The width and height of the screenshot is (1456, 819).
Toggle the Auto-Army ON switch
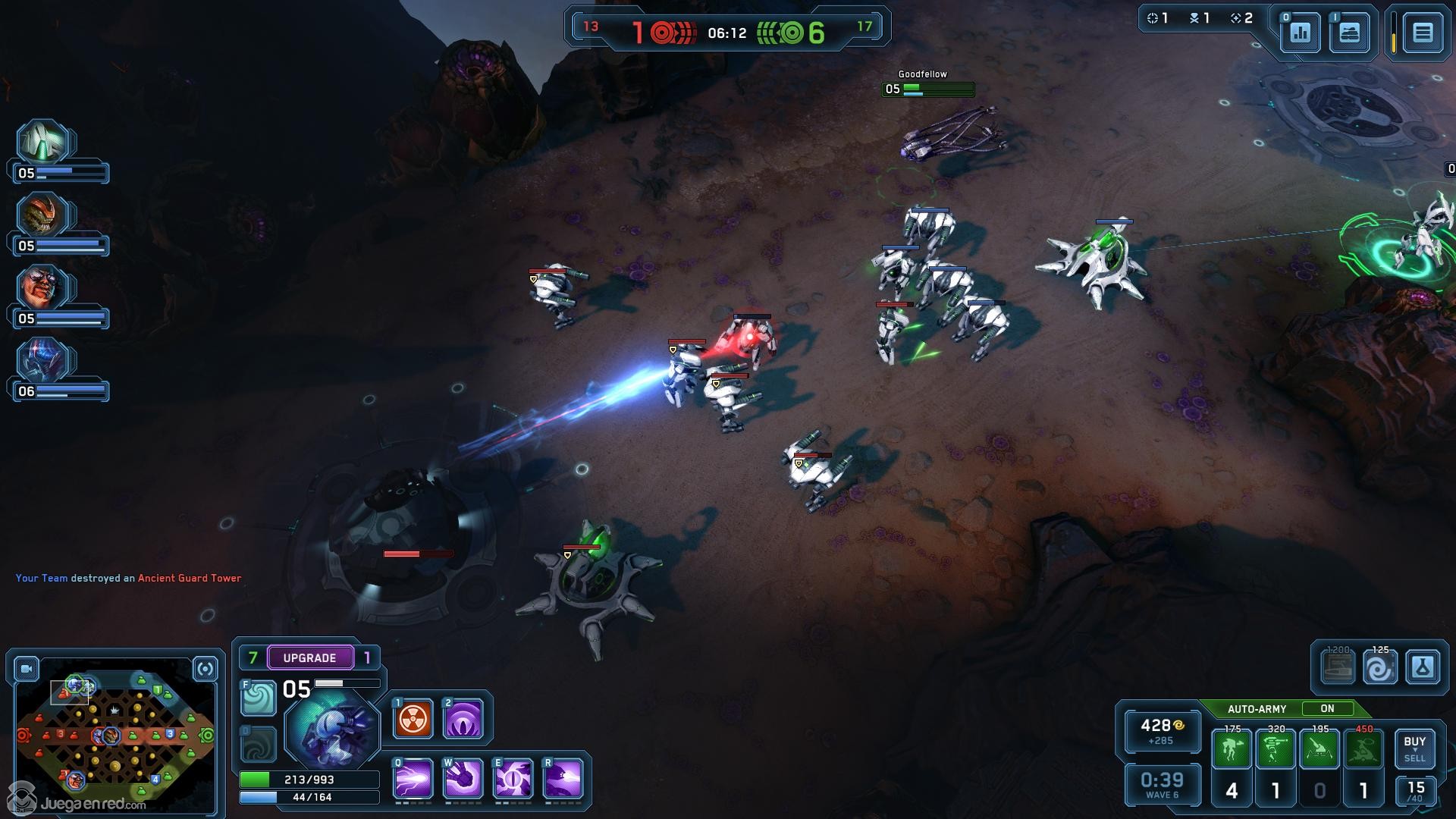coord(1327,709)
